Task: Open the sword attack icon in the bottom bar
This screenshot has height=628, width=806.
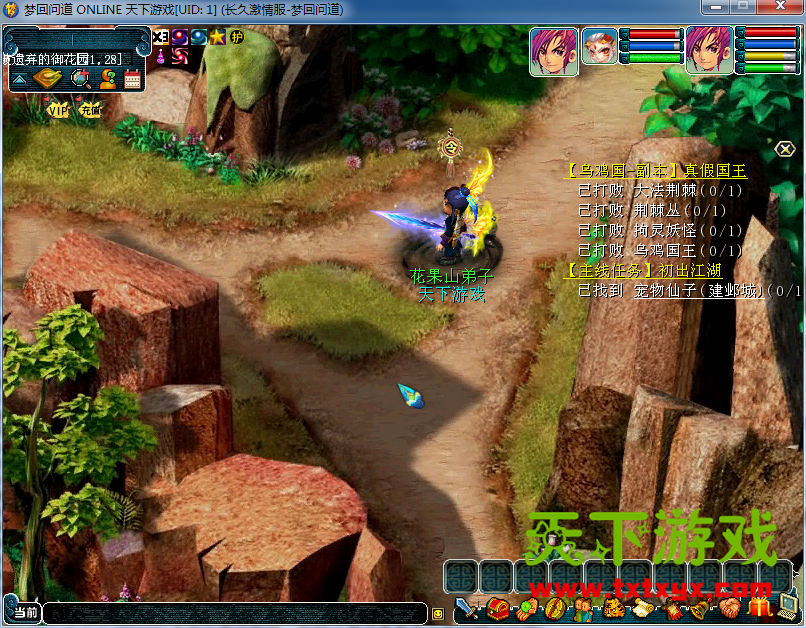Action: (467, 609)
